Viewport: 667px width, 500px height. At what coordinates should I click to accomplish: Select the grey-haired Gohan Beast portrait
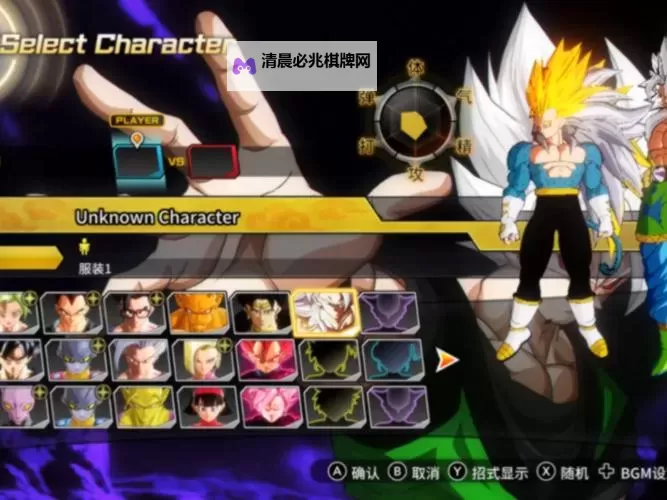(139, 359)
